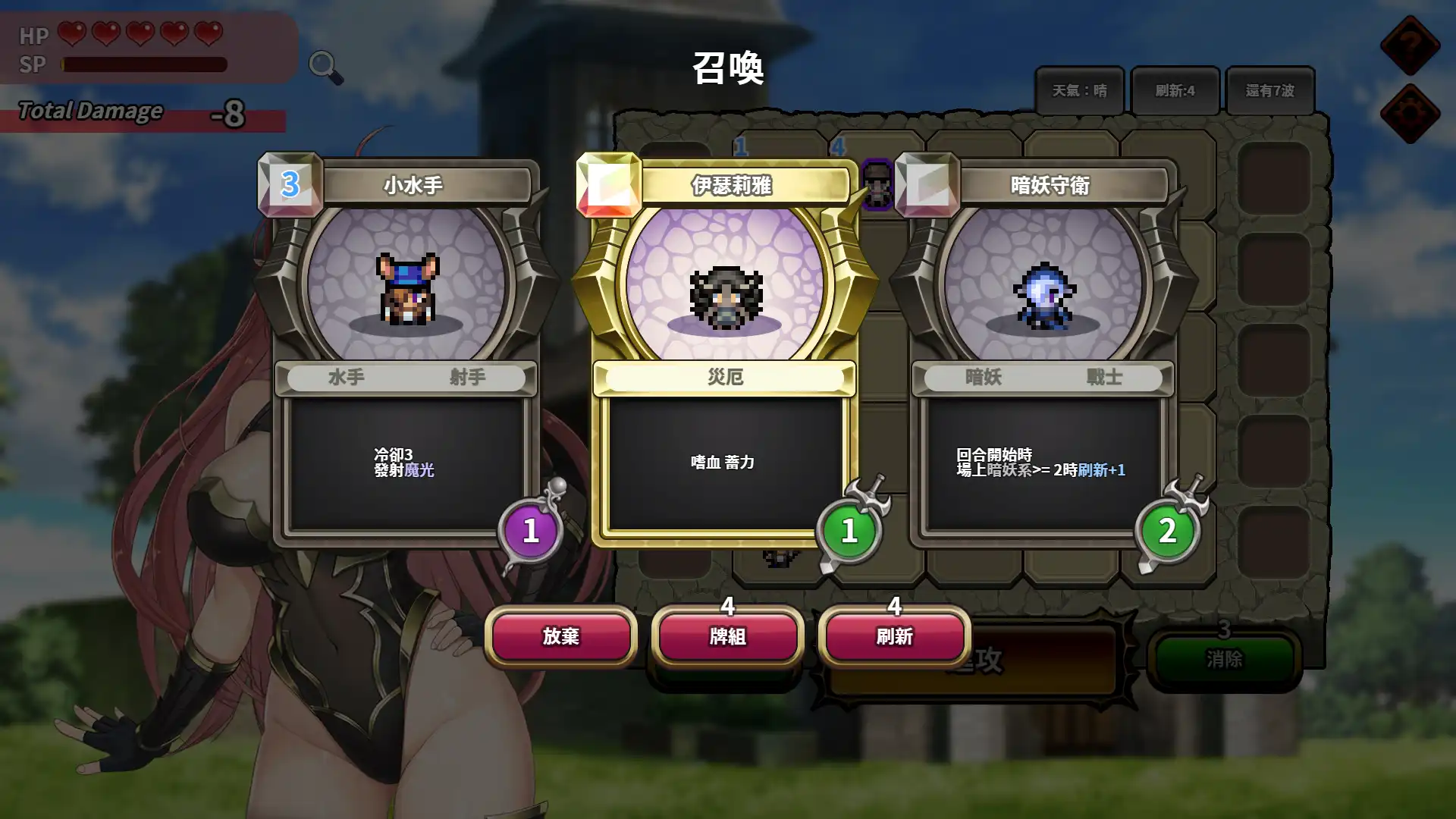Select the gem crystal on the 小水手 card

click(290, 184)
